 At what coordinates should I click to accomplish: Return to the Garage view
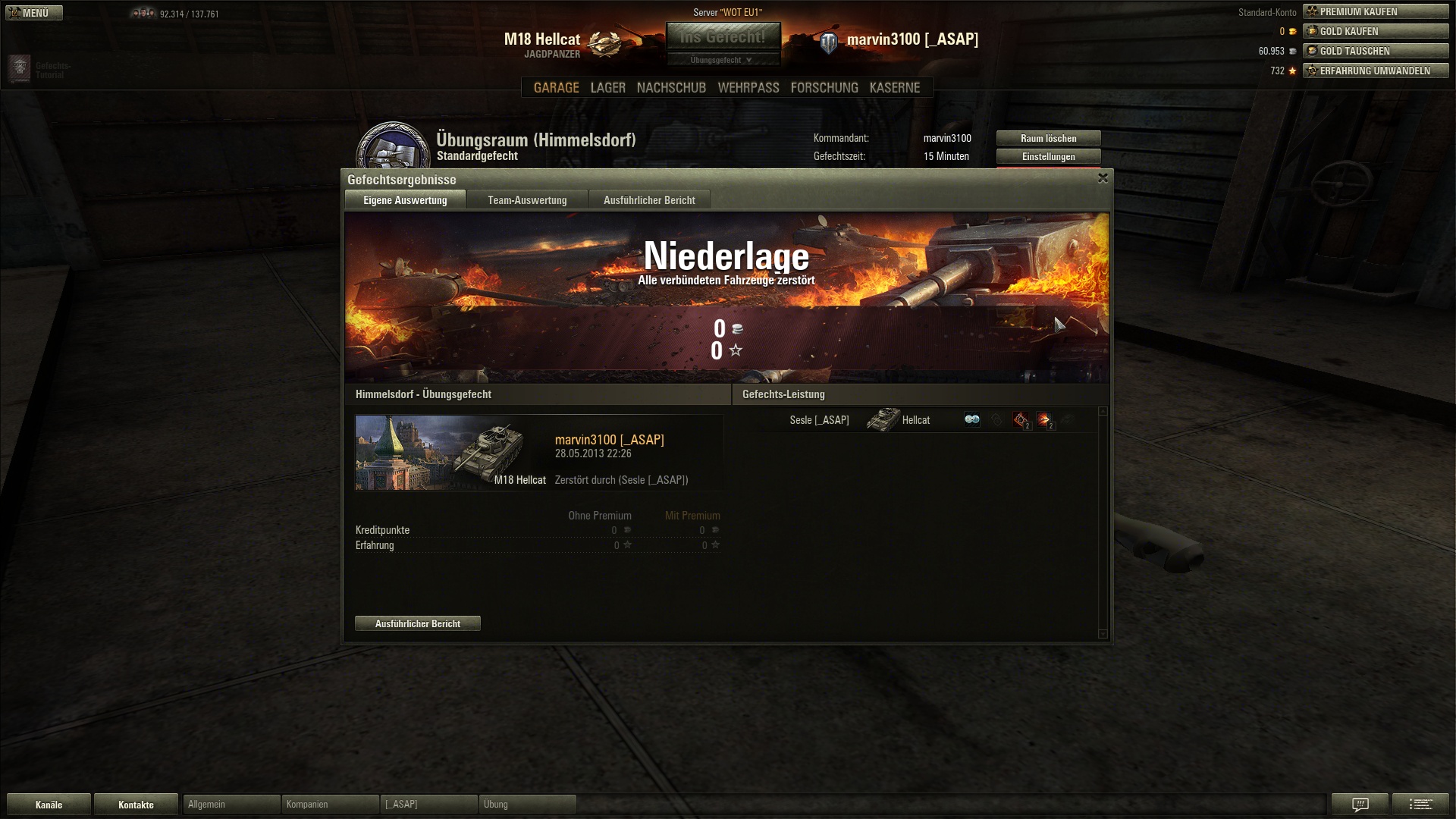[x=556, y=88]
